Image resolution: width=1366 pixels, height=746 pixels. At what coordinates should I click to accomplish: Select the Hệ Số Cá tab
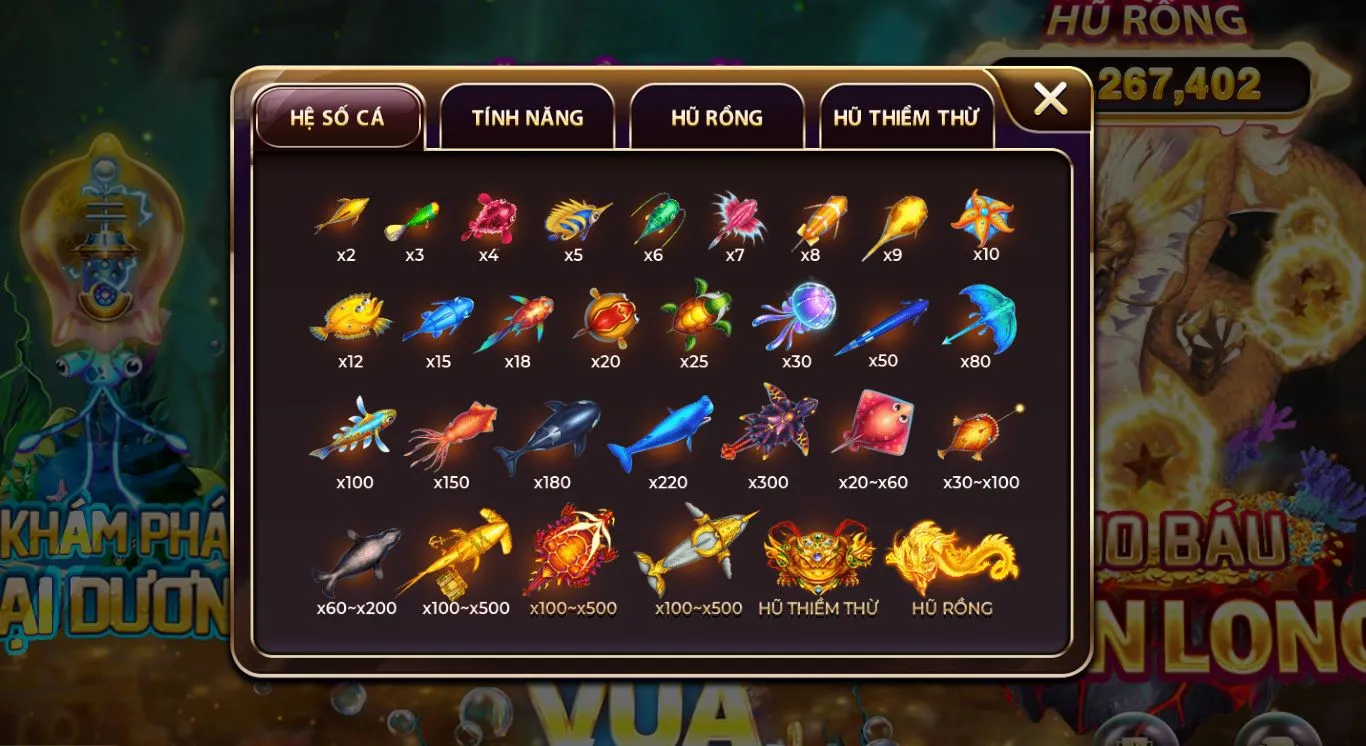click(339, 117)
